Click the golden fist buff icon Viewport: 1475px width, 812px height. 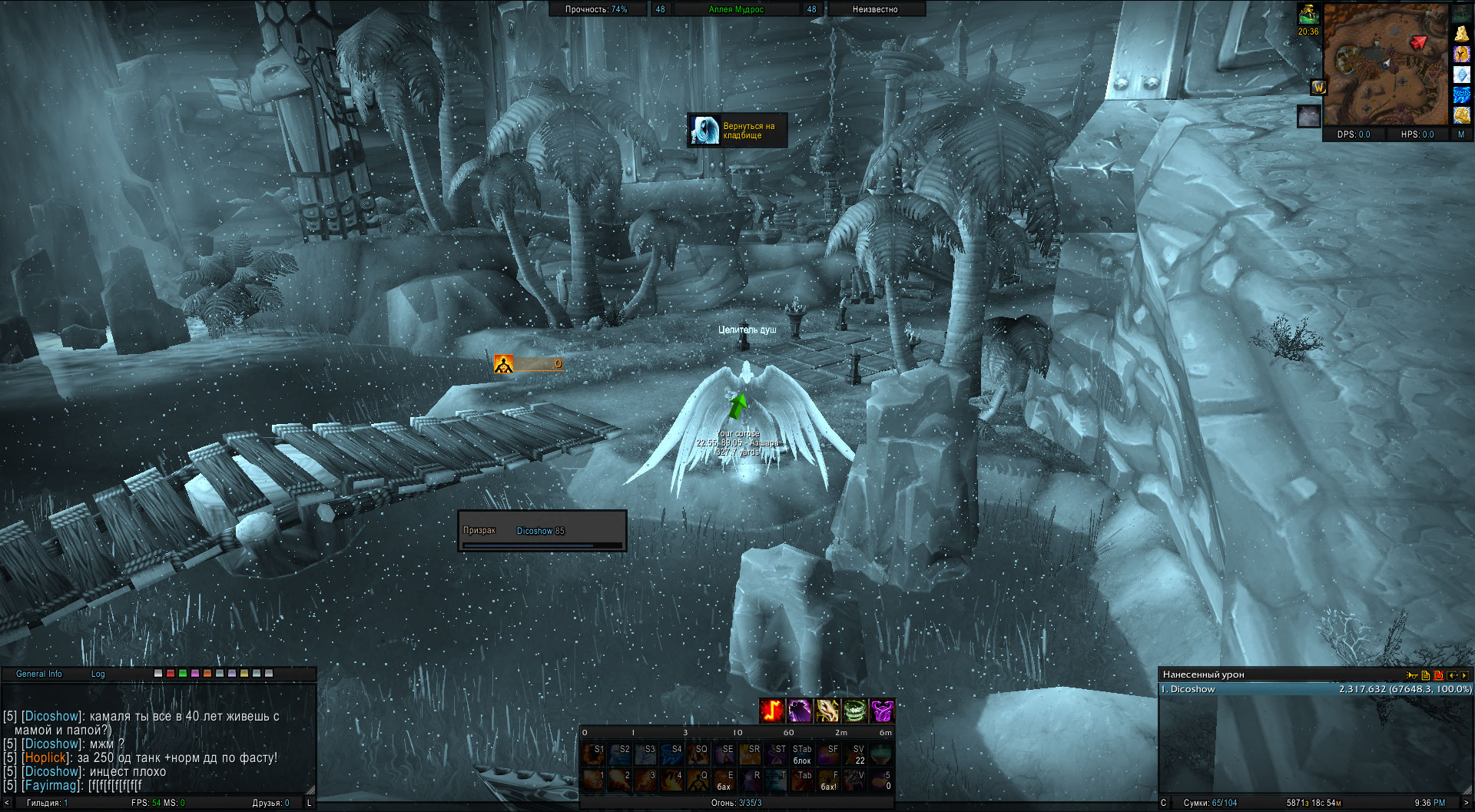coord(1461,115)
